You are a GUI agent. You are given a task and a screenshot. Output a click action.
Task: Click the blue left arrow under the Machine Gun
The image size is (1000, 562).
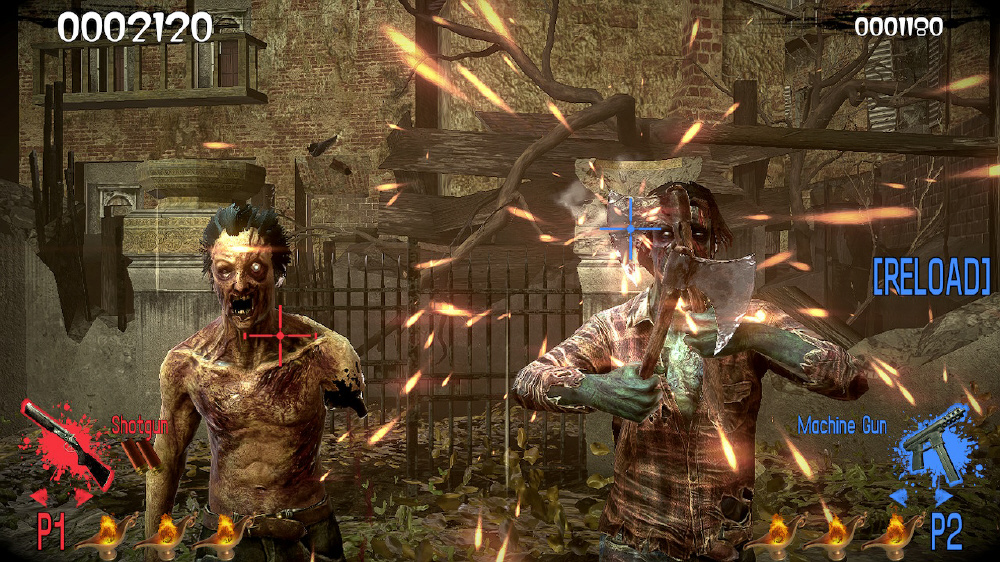coord(900,497)
